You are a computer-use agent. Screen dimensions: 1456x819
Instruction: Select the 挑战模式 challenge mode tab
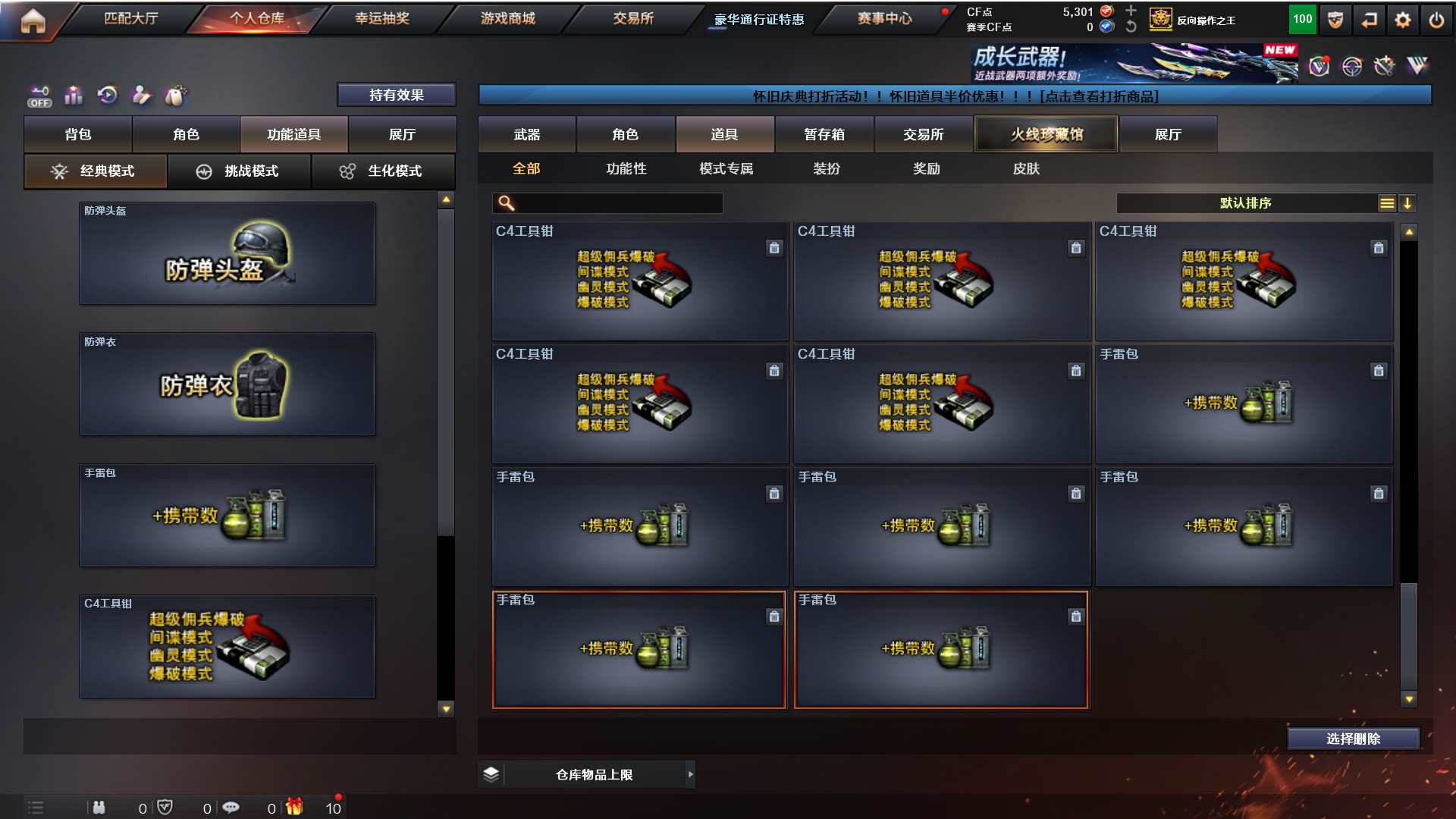[x=239, y=171]
